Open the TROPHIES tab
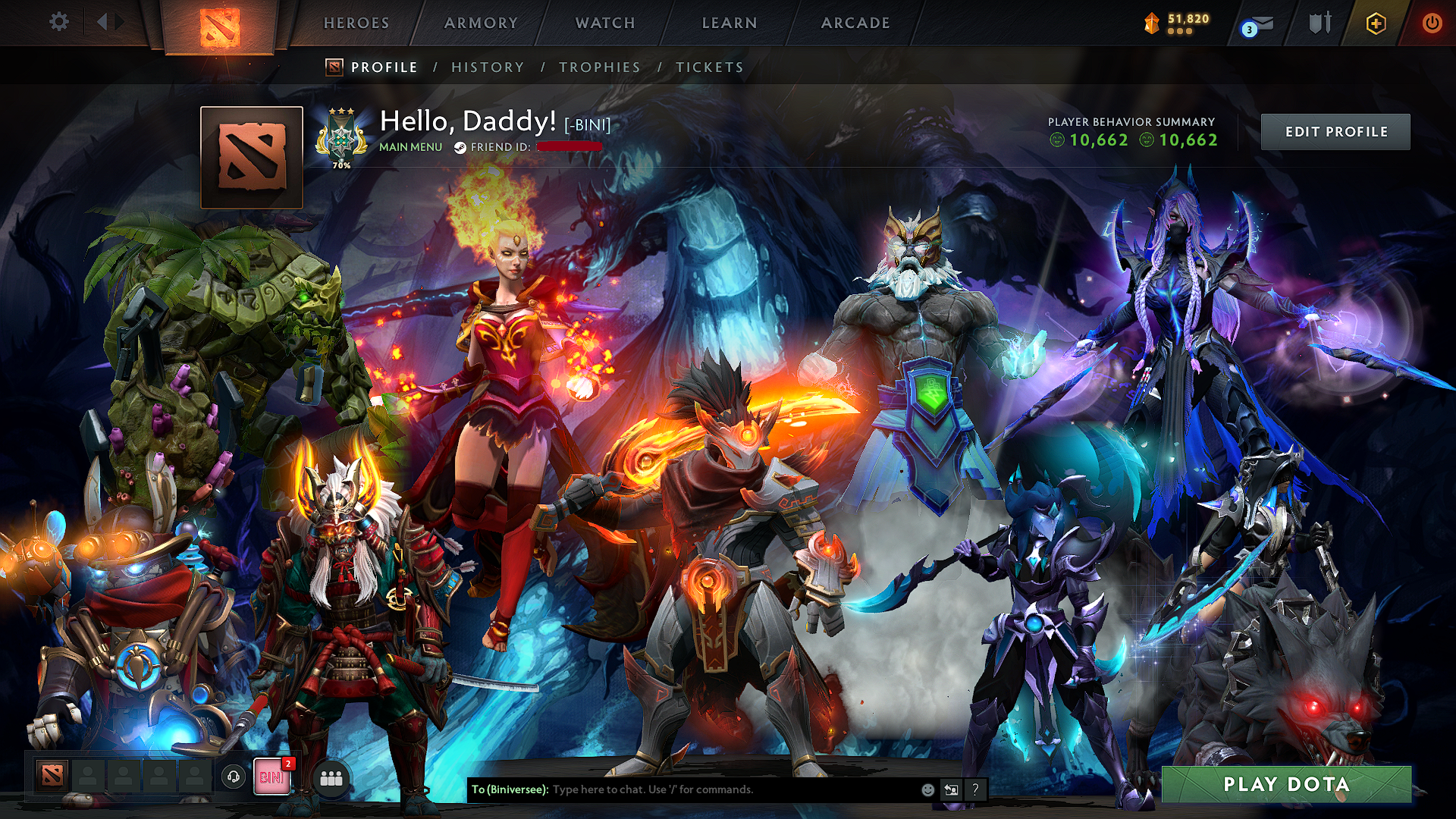This screenshot has height=819, width=1456. (600, 67)
